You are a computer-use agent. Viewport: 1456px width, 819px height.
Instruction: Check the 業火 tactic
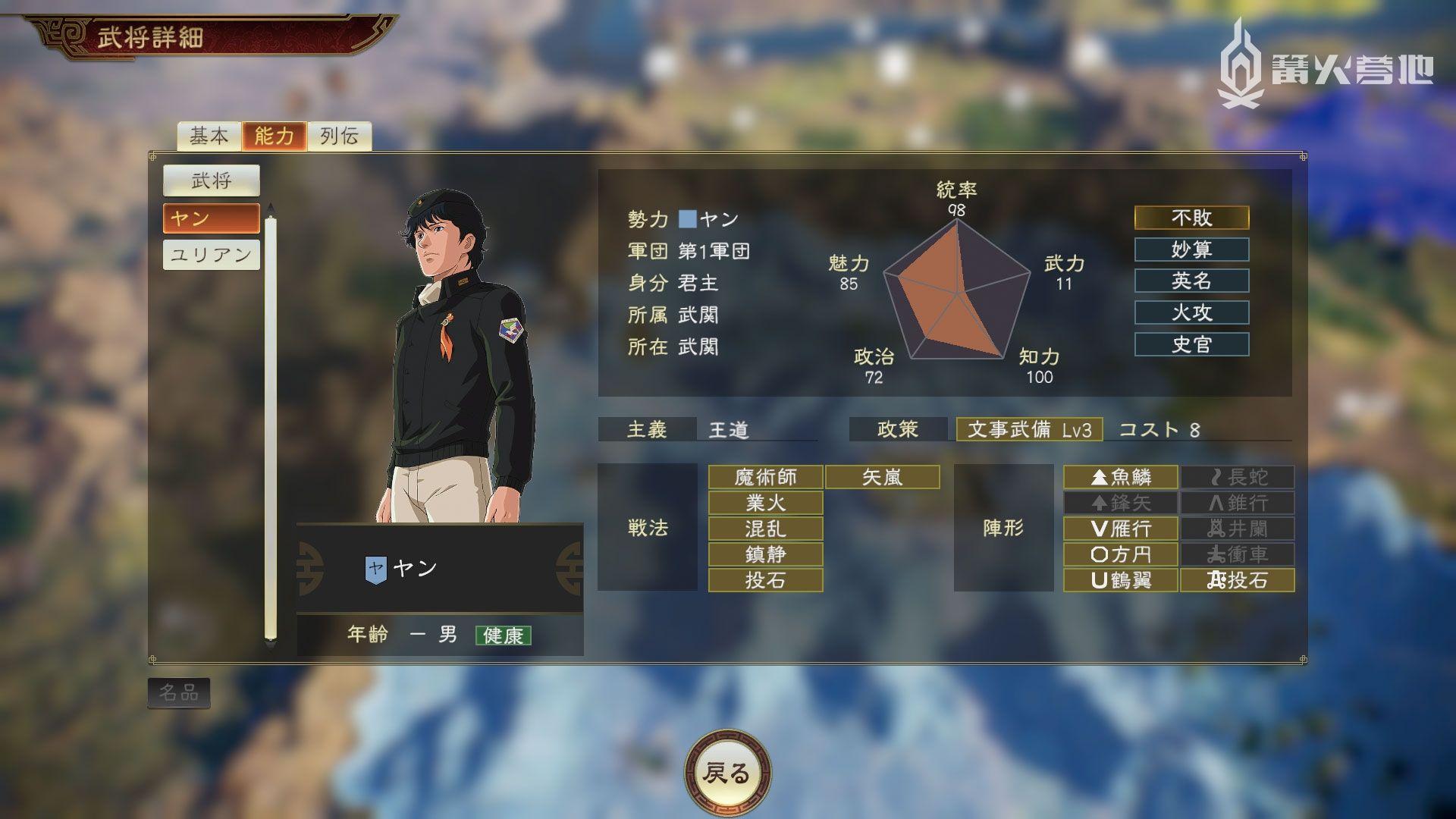(x=765, y=503)
